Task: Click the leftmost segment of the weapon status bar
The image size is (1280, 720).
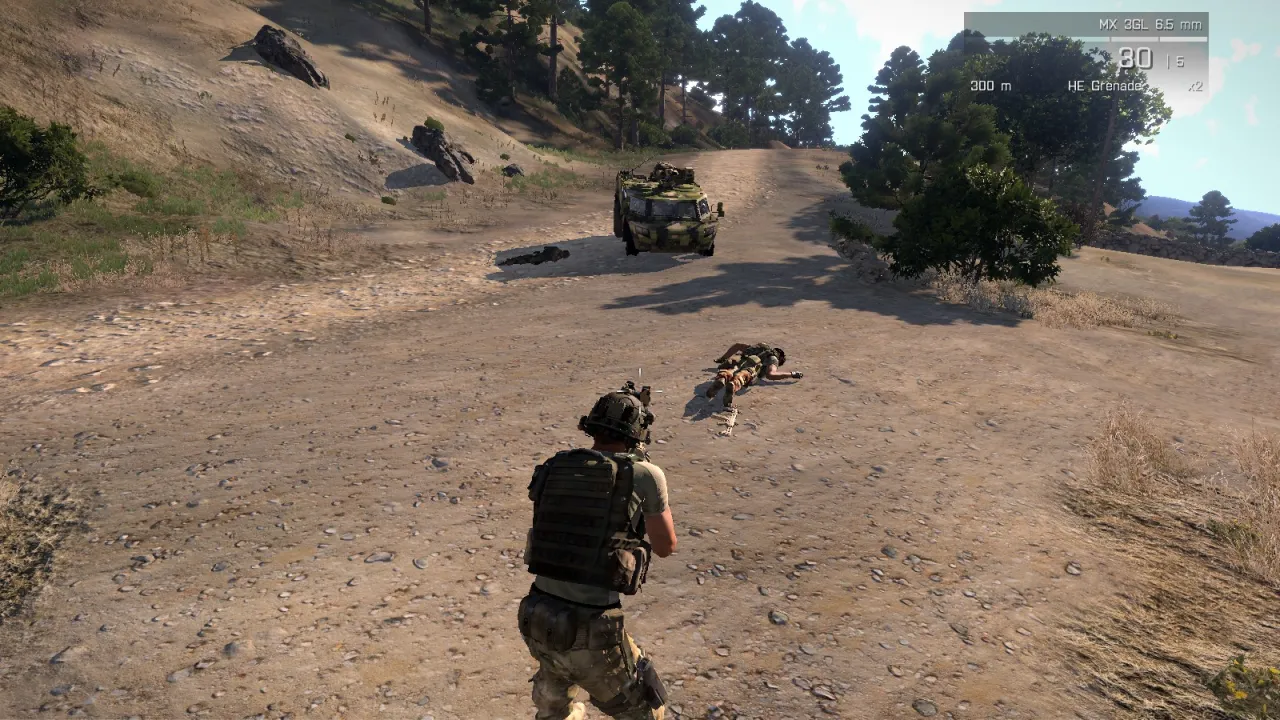Action: (x=1040, y=39)
